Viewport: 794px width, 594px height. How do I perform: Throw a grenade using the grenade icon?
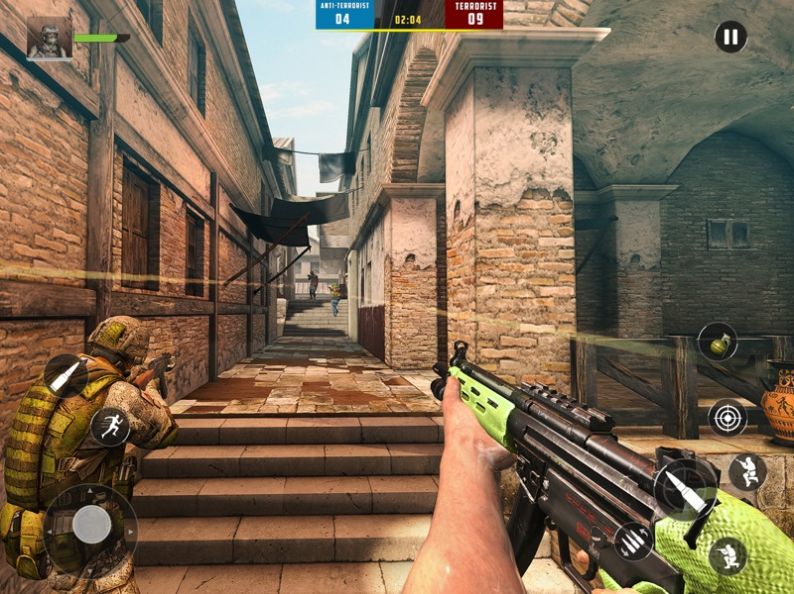[x=716, y=343]
